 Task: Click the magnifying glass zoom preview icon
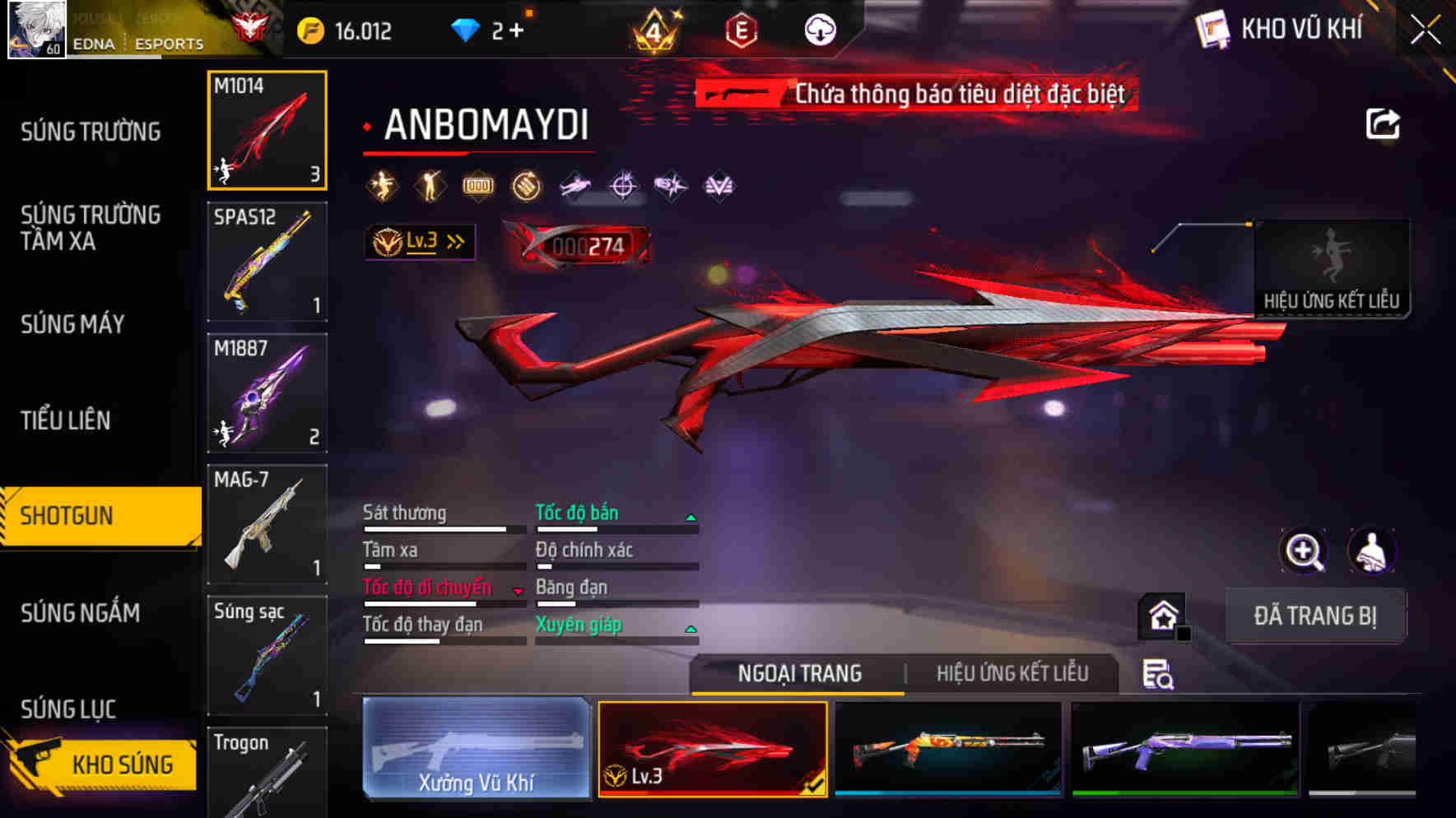[x=1301, y=551]
